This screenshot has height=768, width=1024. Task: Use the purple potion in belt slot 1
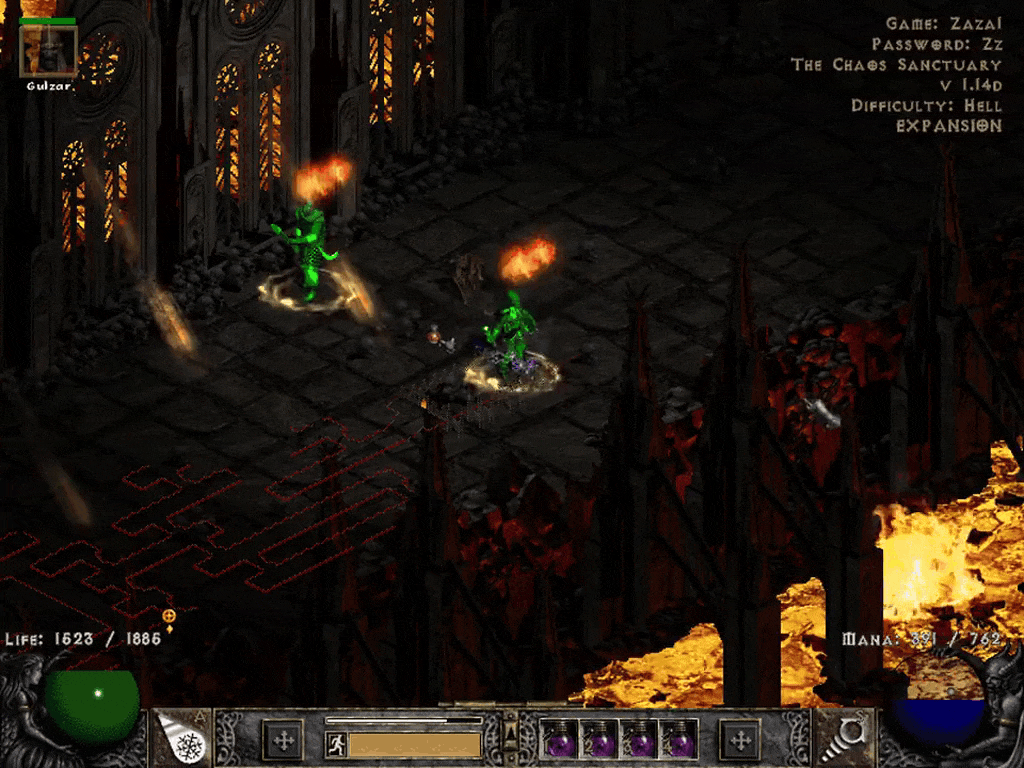tap(559, 741)
